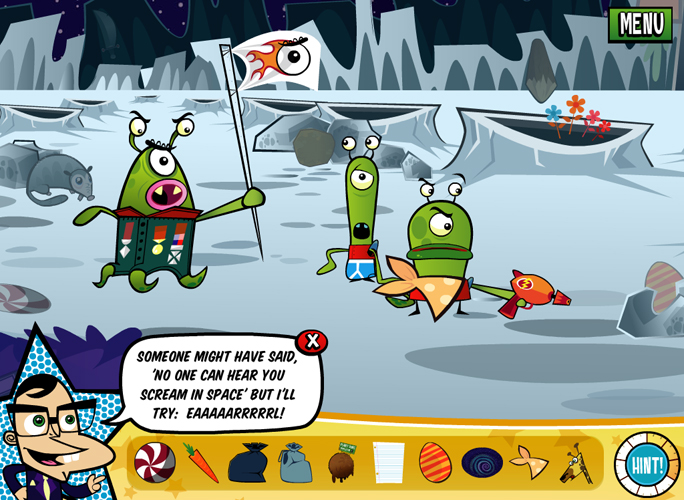
Task: Pick the giraffe toy from the inventory
Action: (x=574, y=461)
